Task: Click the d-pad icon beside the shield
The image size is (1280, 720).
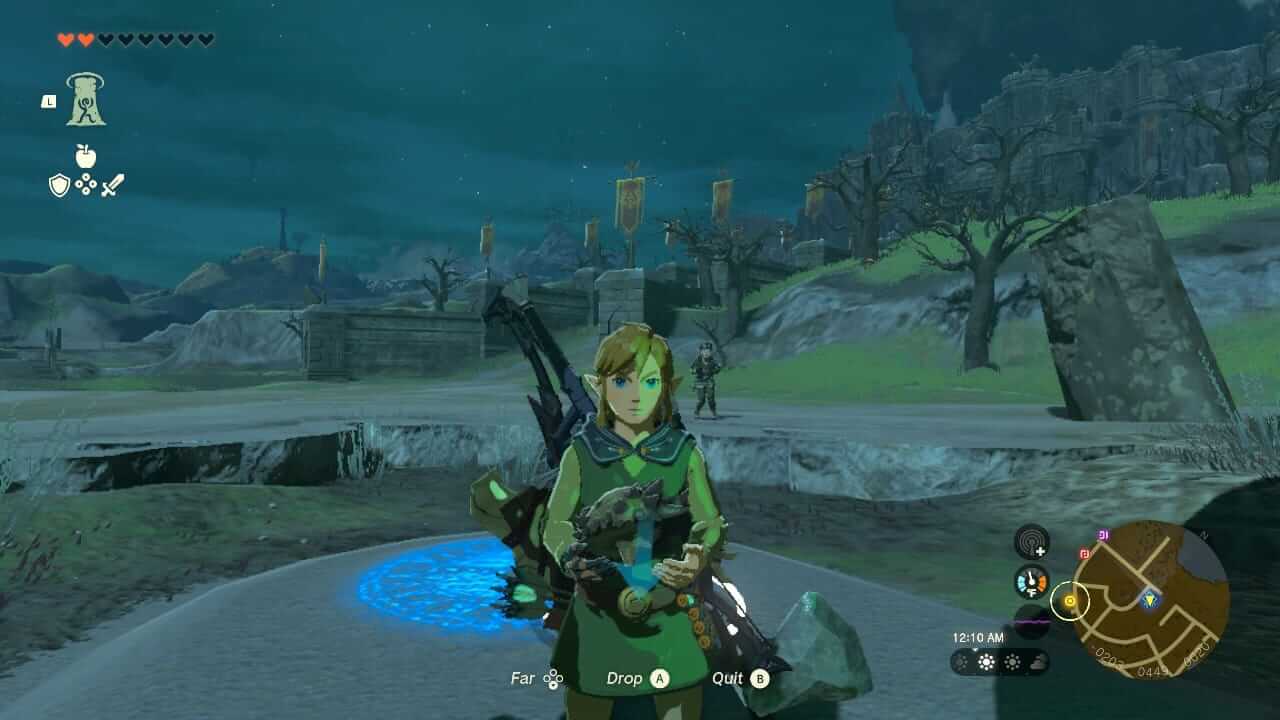Action: (86, 183)
